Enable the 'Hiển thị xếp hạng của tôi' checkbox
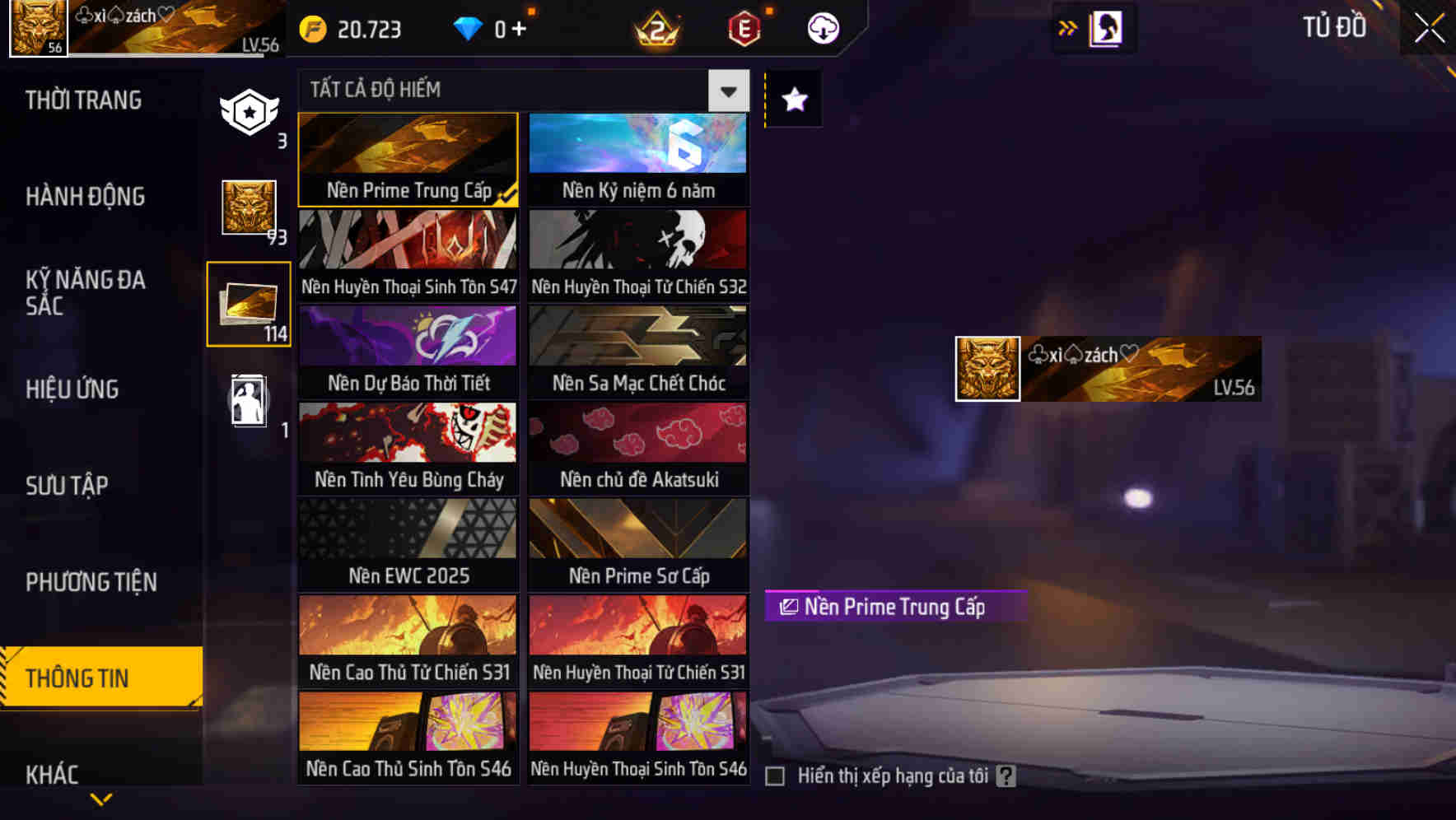 tap(775, 776)
